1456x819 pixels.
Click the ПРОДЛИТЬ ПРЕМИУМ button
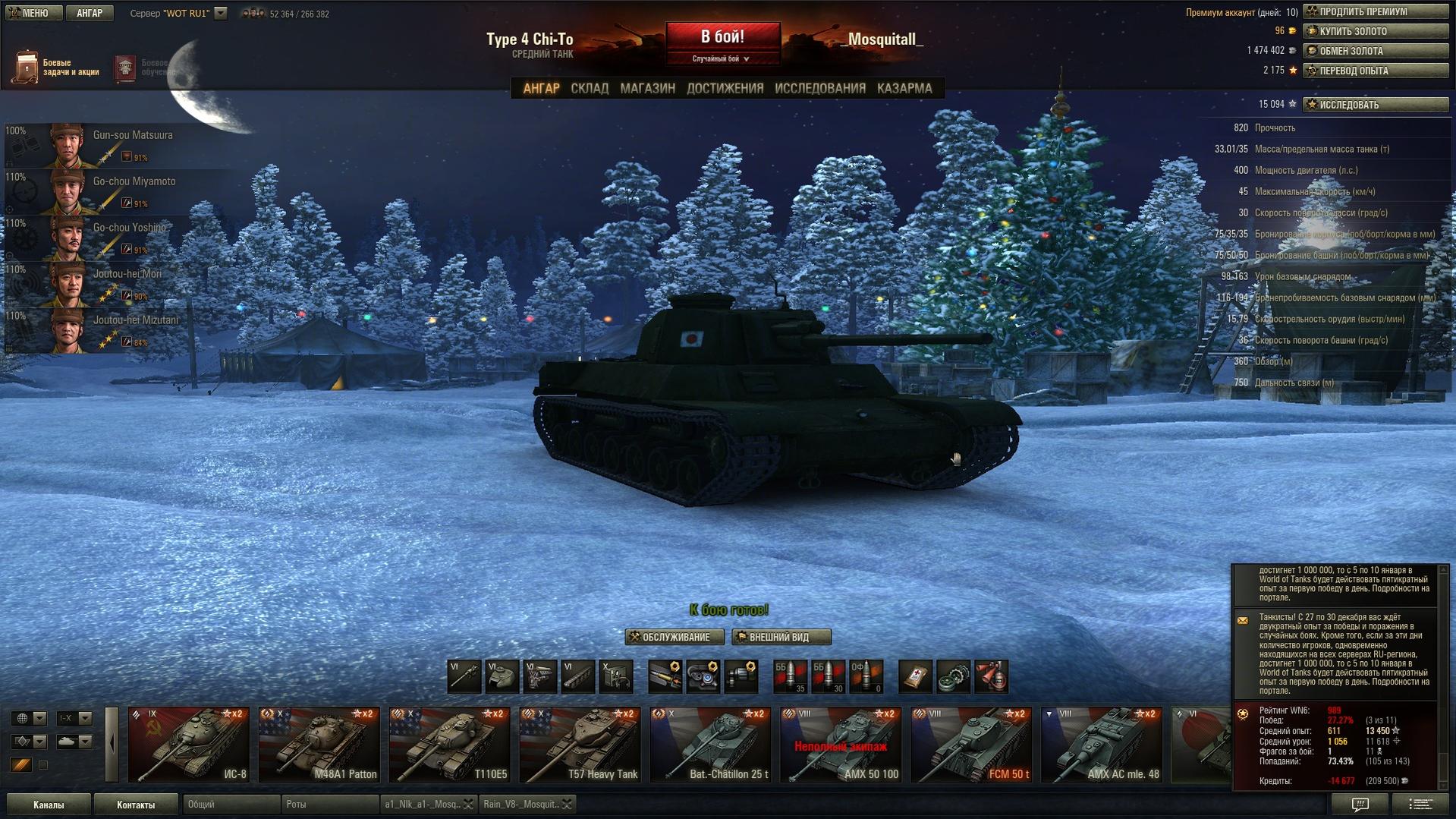tap(1375, 11)
